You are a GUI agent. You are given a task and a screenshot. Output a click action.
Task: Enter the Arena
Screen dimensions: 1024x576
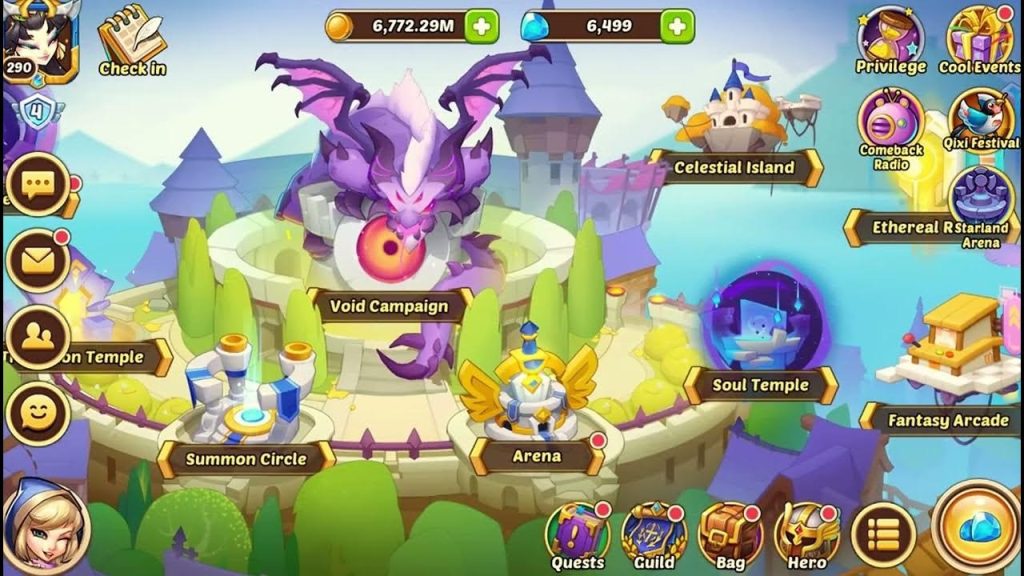537,456
